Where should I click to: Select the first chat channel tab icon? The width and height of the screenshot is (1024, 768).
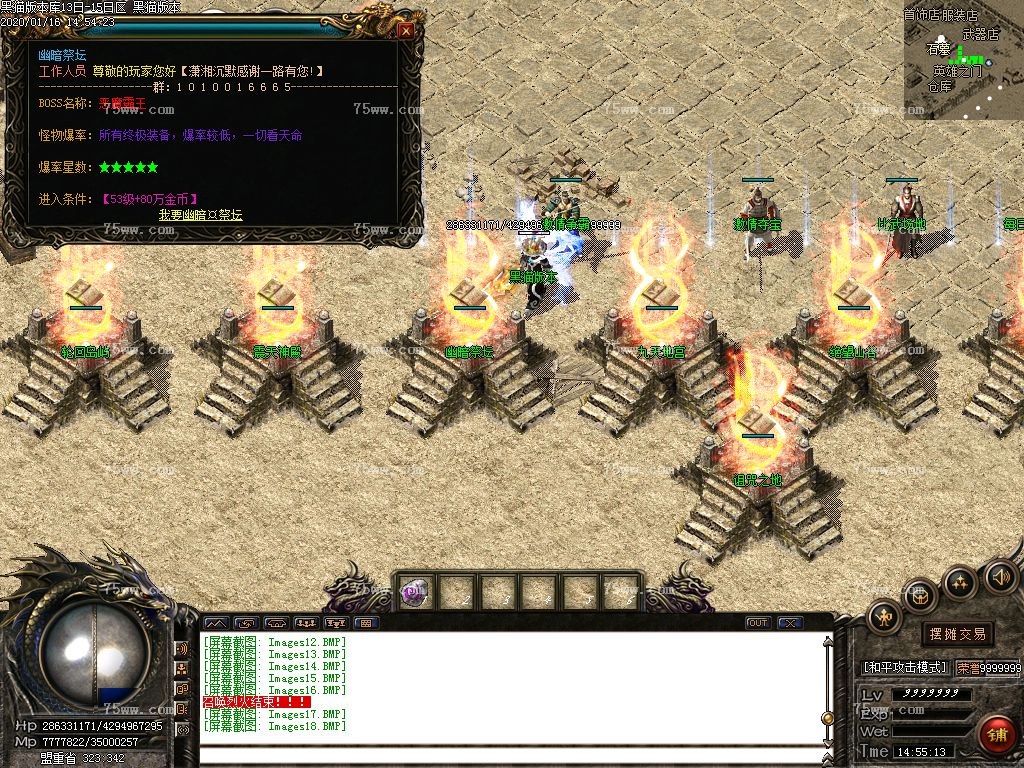(x=216, y=623)
